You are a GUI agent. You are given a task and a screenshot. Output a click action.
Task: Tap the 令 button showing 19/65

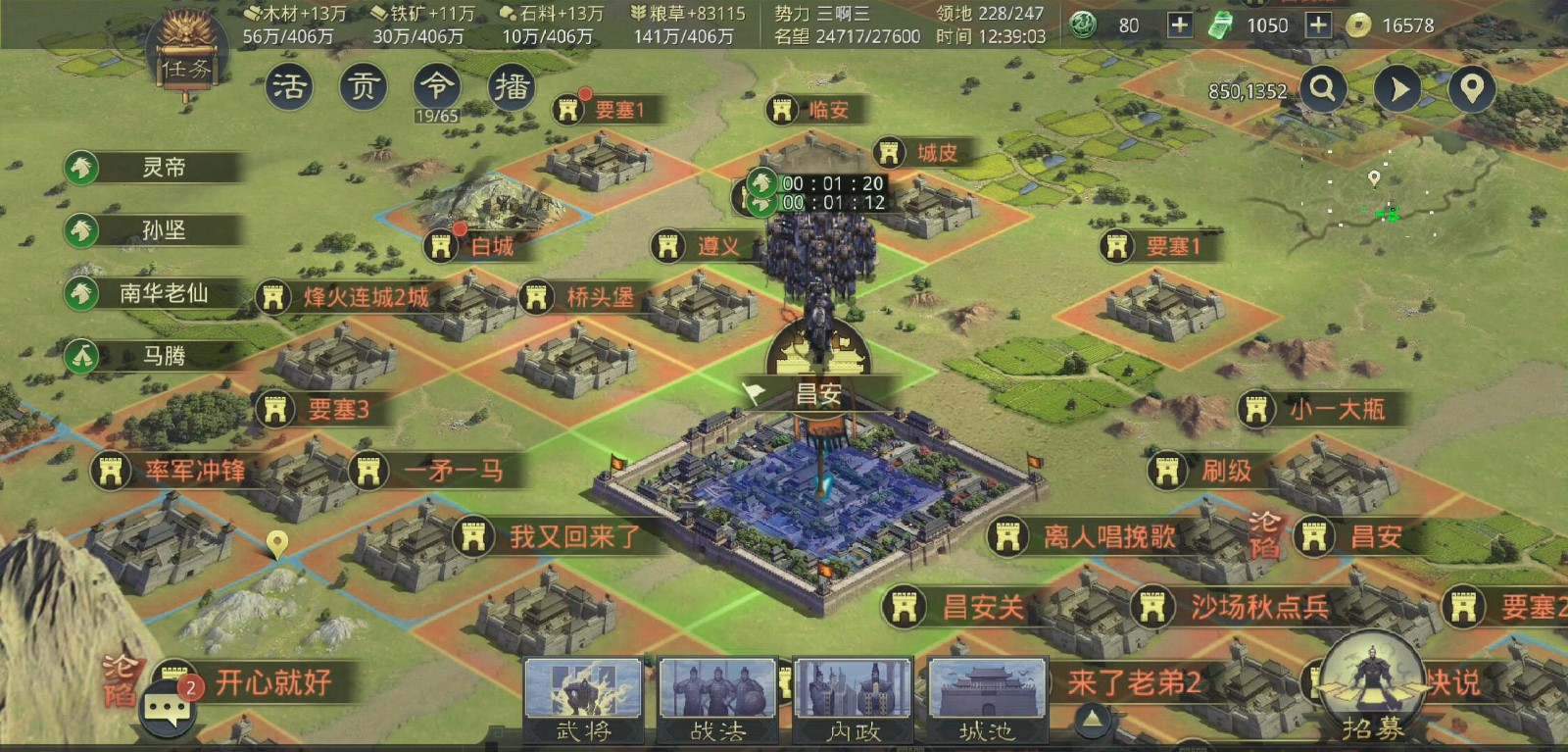coord(437,88)
